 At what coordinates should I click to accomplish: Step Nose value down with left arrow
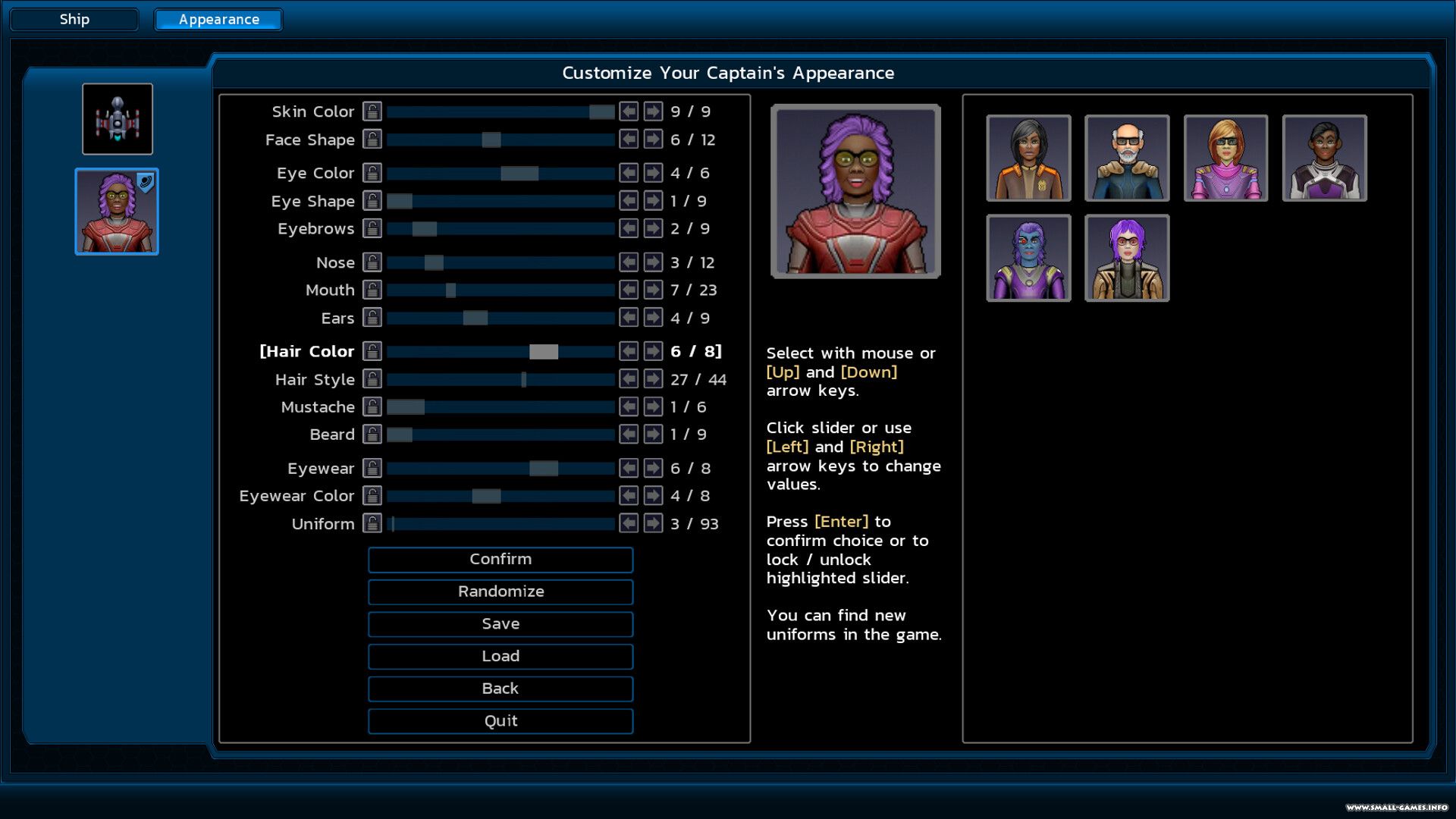tap(629, 262)
